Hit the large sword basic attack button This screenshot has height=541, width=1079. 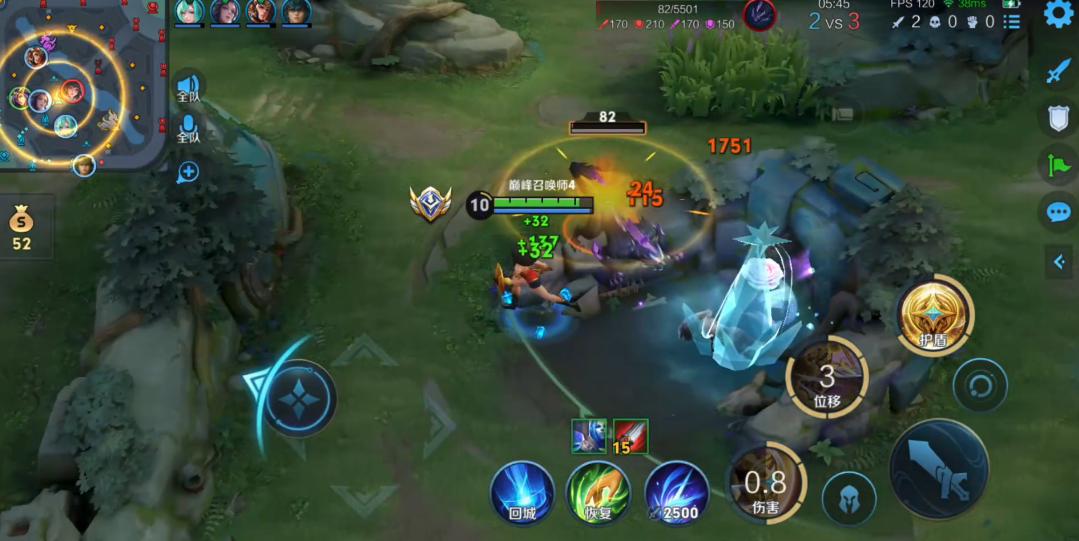pos(939,469)
